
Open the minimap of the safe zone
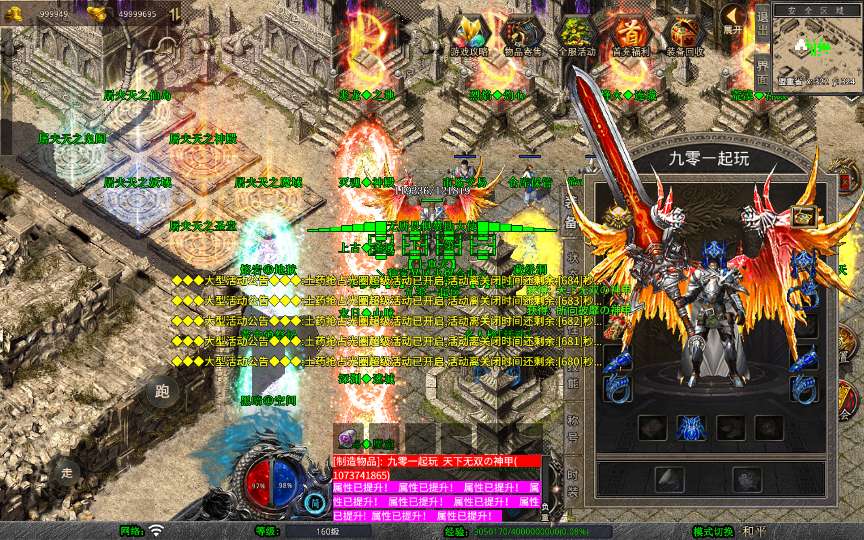point(817,48)
